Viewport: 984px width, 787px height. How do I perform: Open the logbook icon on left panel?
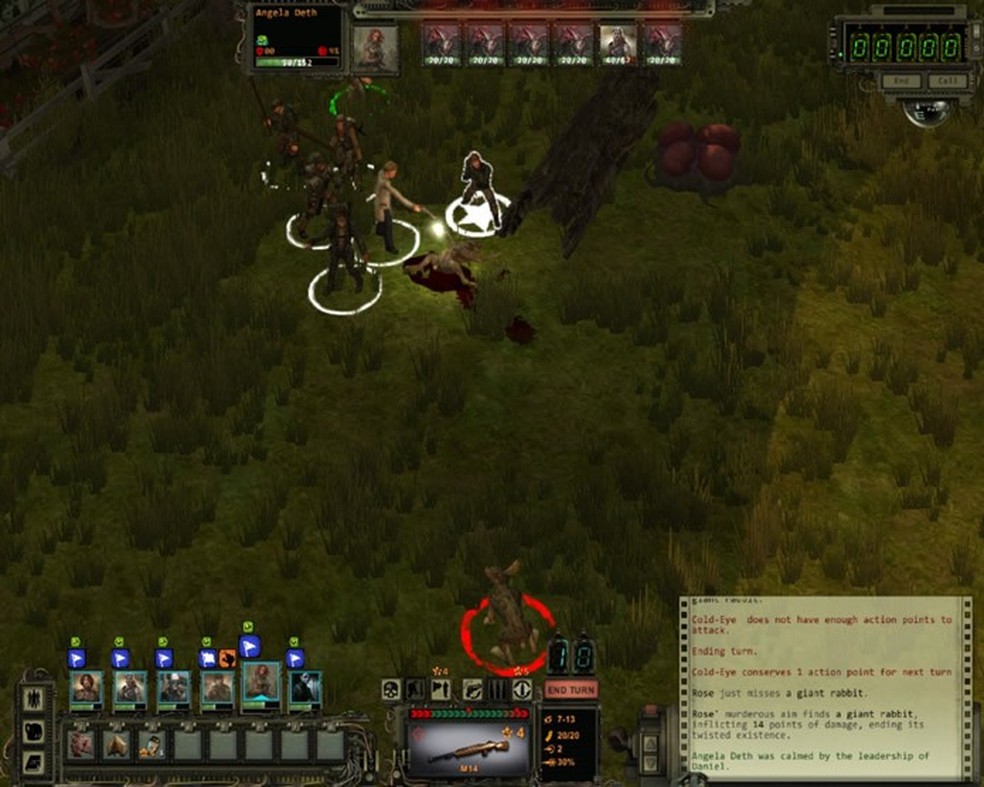32,763
